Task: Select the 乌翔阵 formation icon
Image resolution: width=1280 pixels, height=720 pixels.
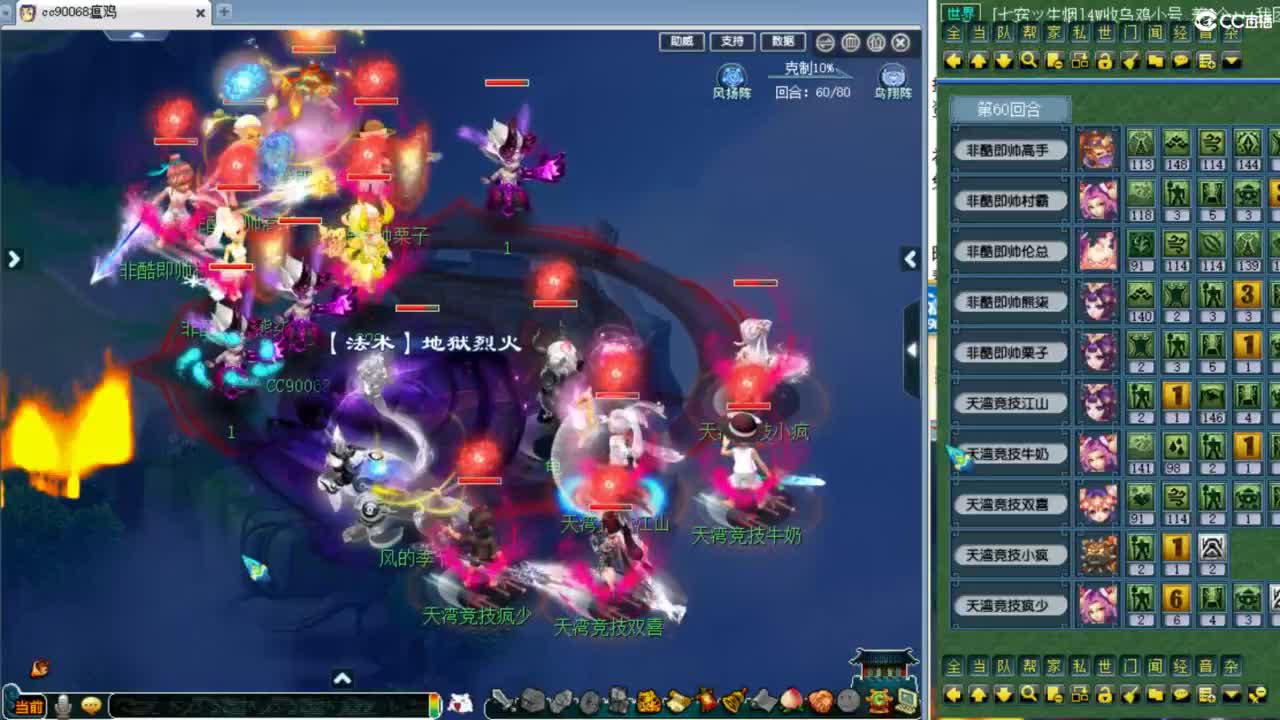Action: [x=893, y=75]
